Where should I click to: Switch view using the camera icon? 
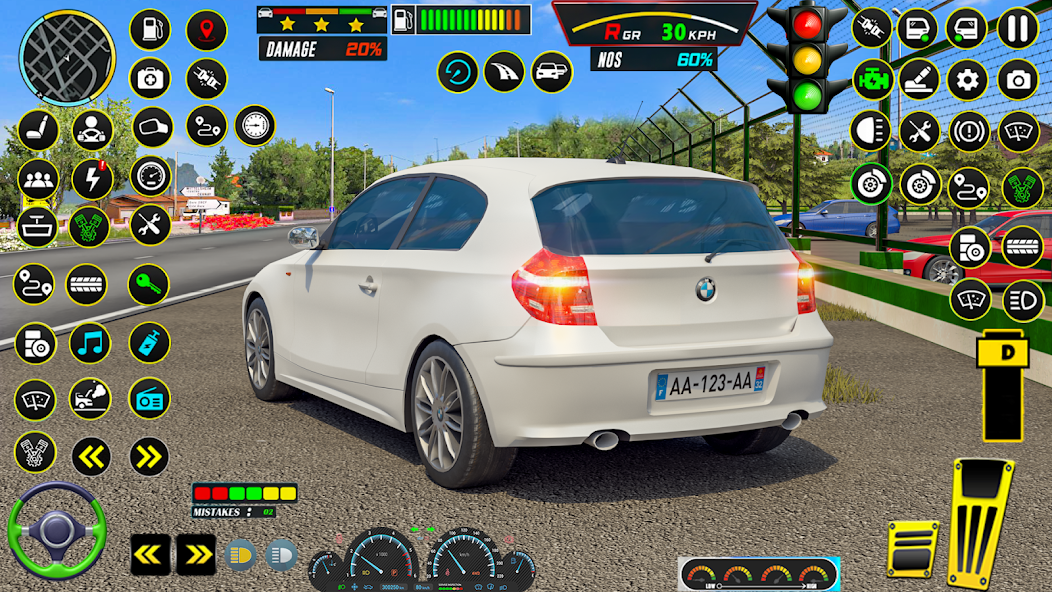tap(1018, 79)
